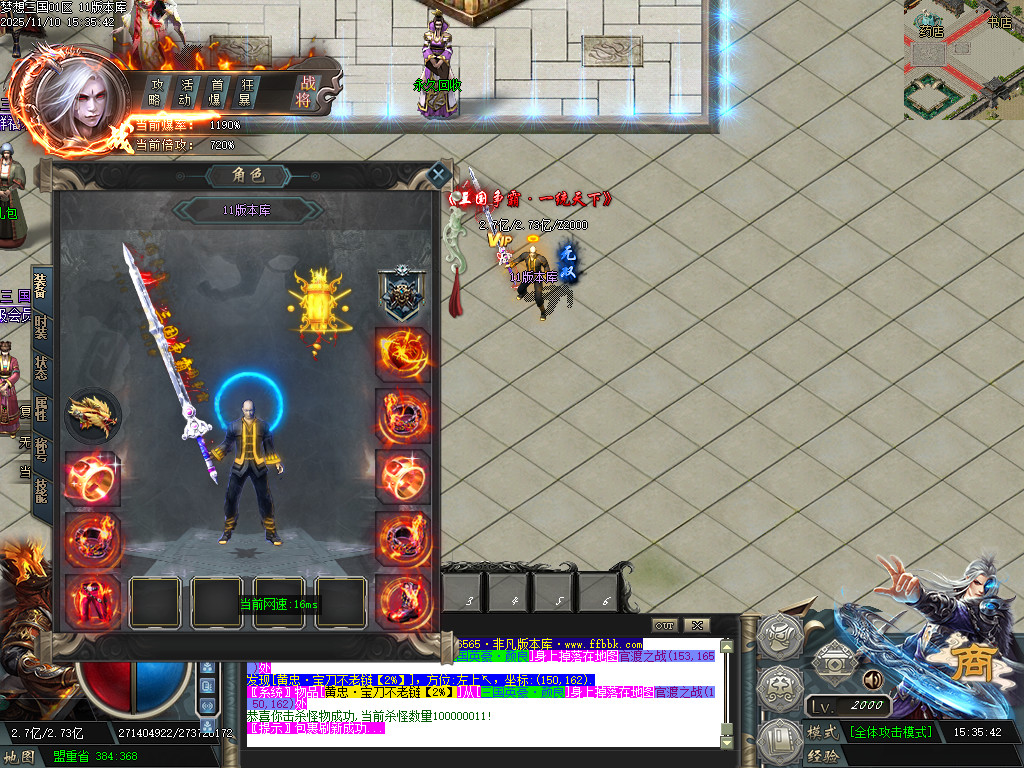Image resolution: width=1024 pixels, height=768 pixels.
Task: Toggle the sound speaker icon
Action: pyautogui.click(x=871, y=679)
